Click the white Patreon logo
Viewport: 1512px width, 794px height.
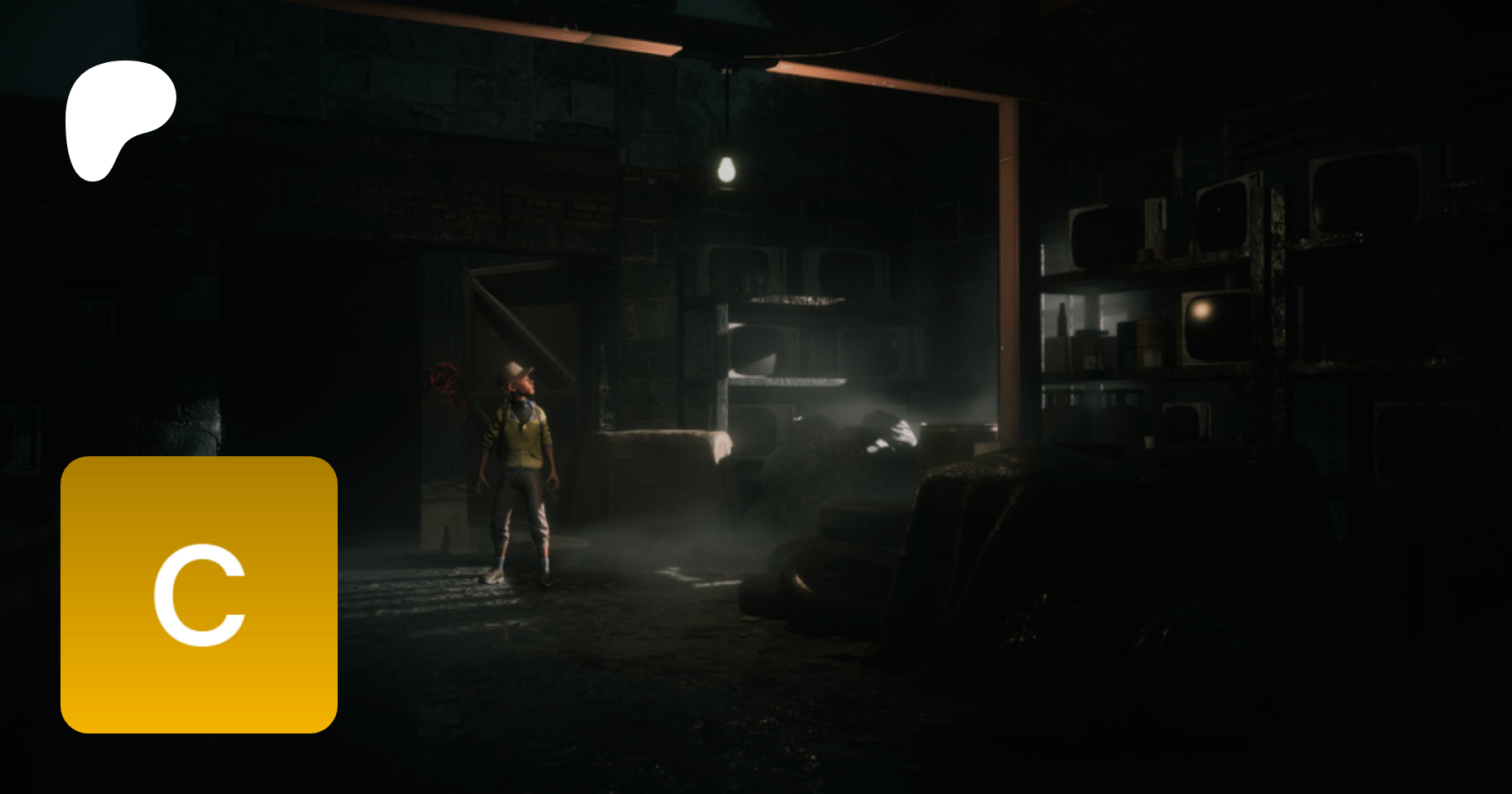click(x=117, y=116)
